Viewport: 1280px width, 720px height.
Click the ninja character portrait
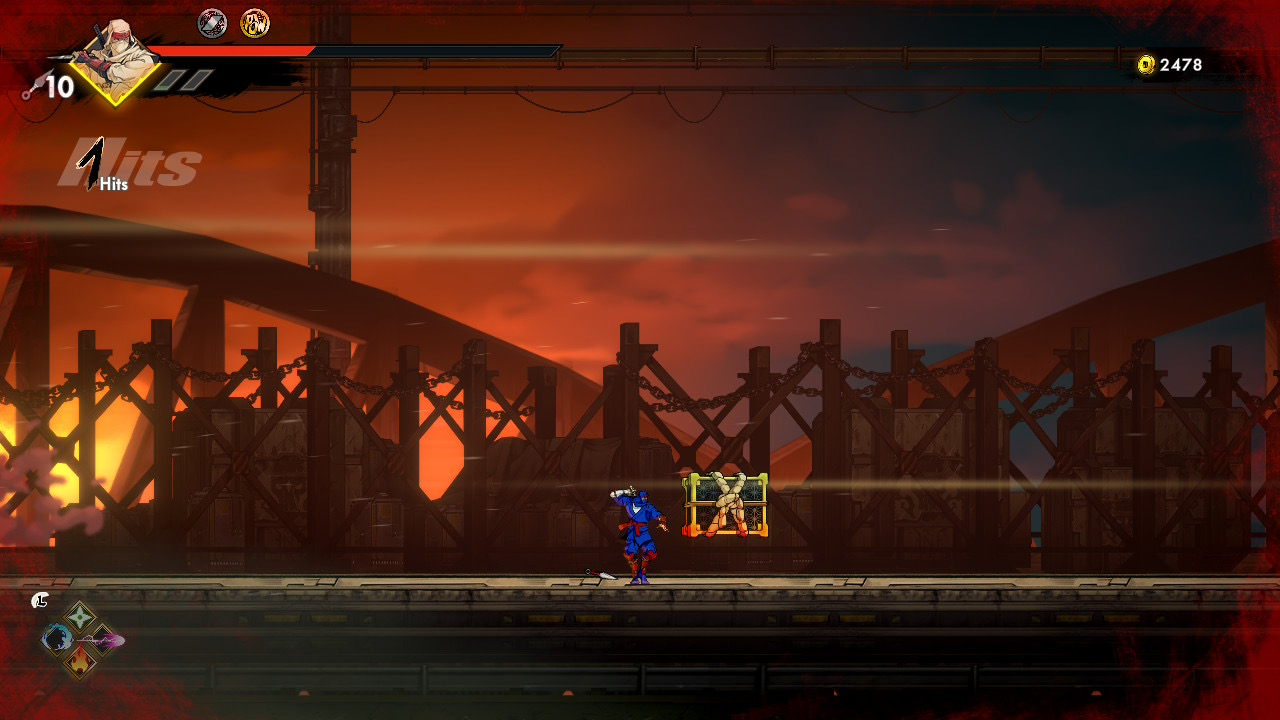[117, 58]
